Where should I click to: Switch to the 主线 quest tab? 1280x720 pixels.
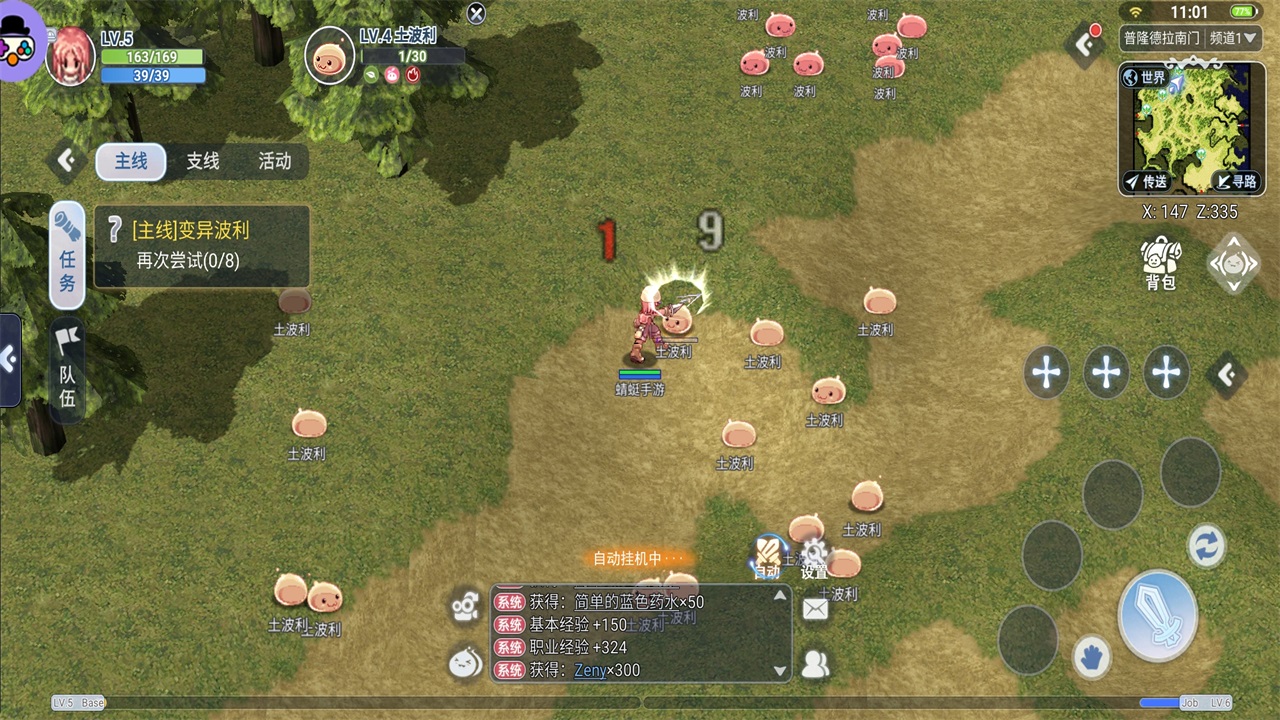point(131,161)
